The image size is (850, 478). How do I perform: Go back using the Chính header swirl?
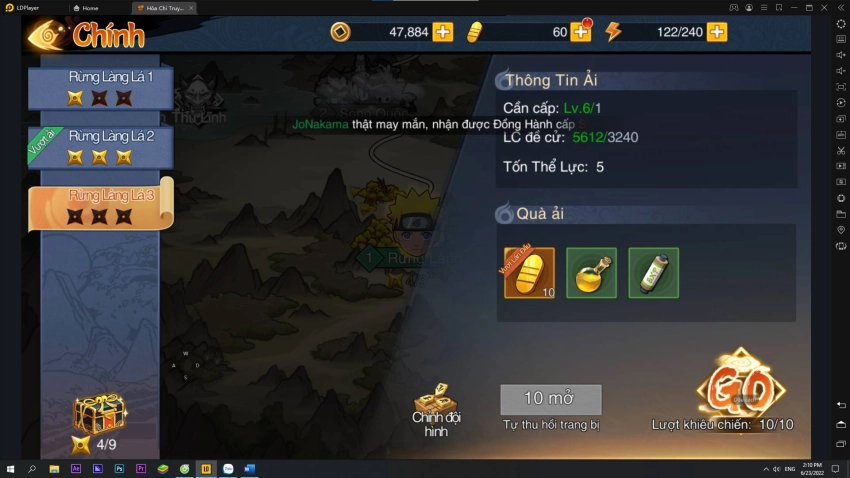pyautogui.click(x=46, y=36)
